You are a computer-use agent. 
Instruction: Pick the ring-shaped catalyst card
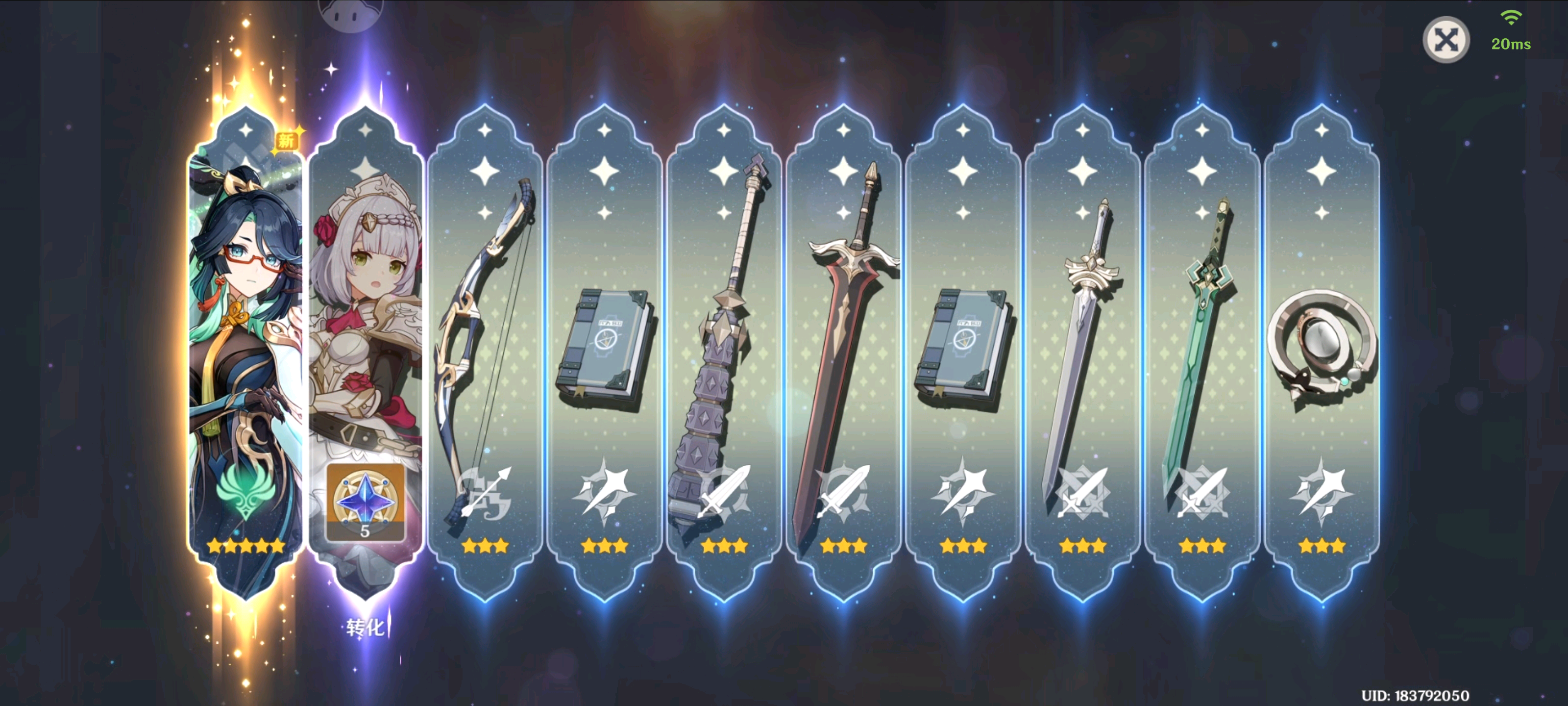(x=1322, y=353)
